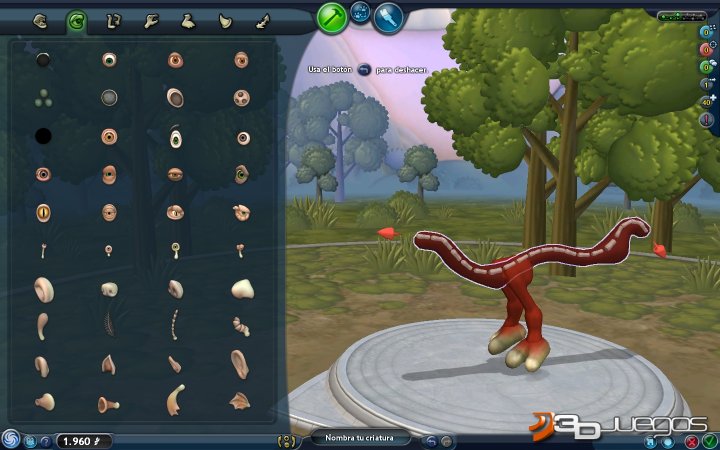
Task: Select the hands parts tab
Action: coord(150,20)
